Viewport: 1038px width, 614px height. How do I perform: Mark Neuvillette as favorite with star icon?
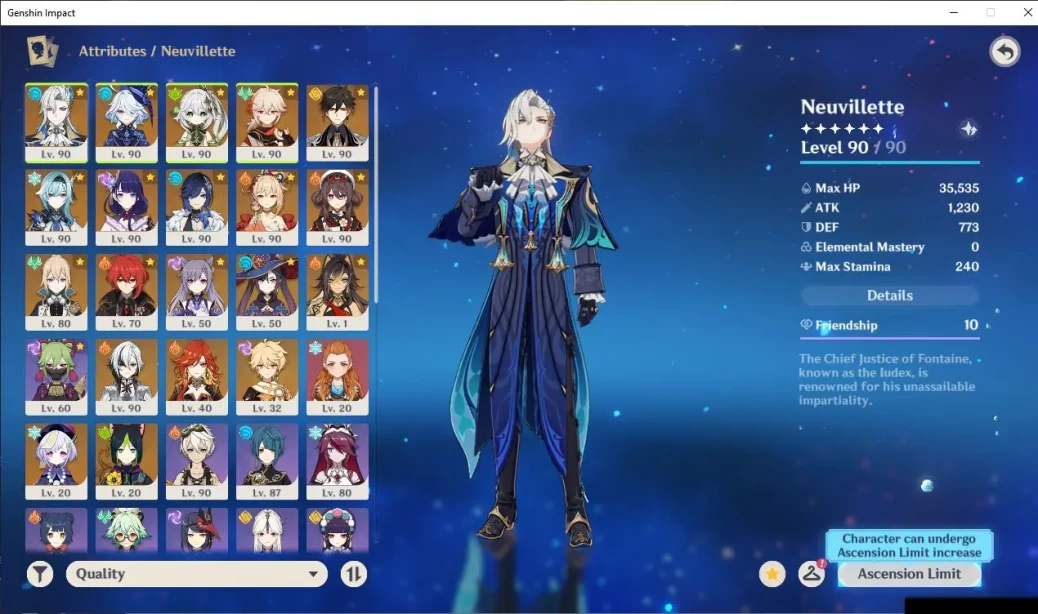tap(771, 574)
